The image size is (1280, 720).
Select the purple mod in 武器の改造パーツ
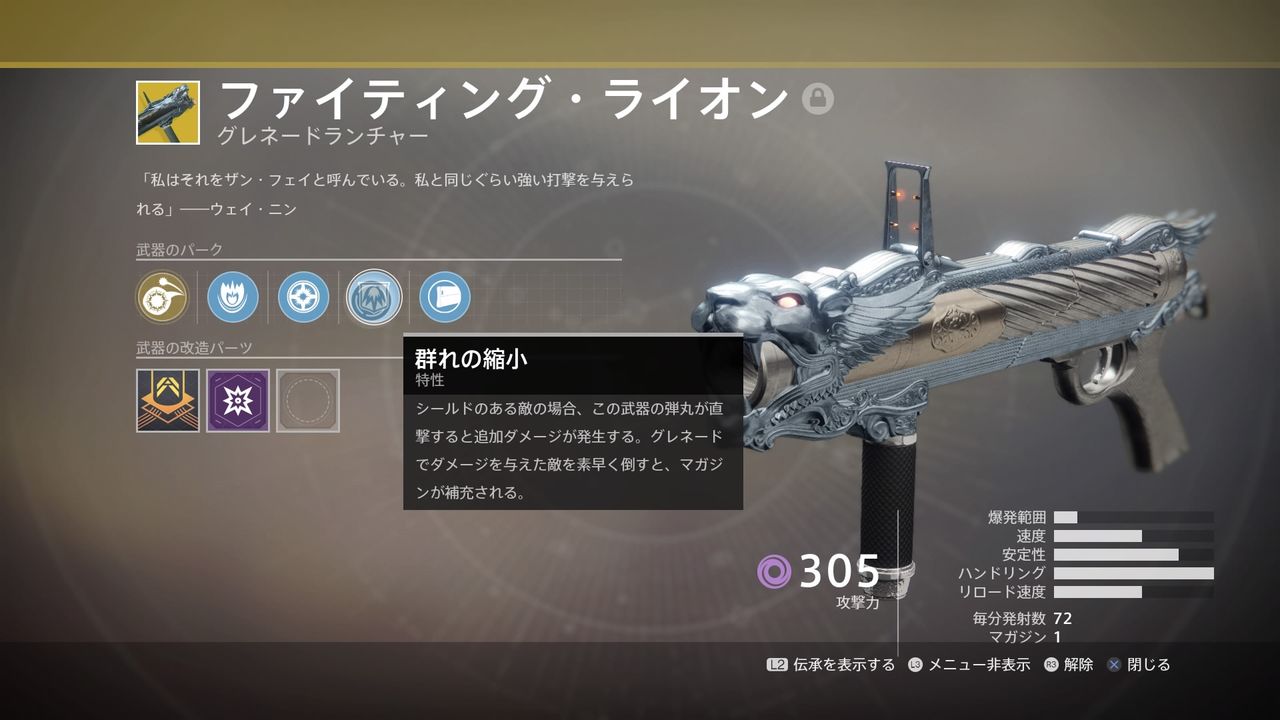point(237,400)
